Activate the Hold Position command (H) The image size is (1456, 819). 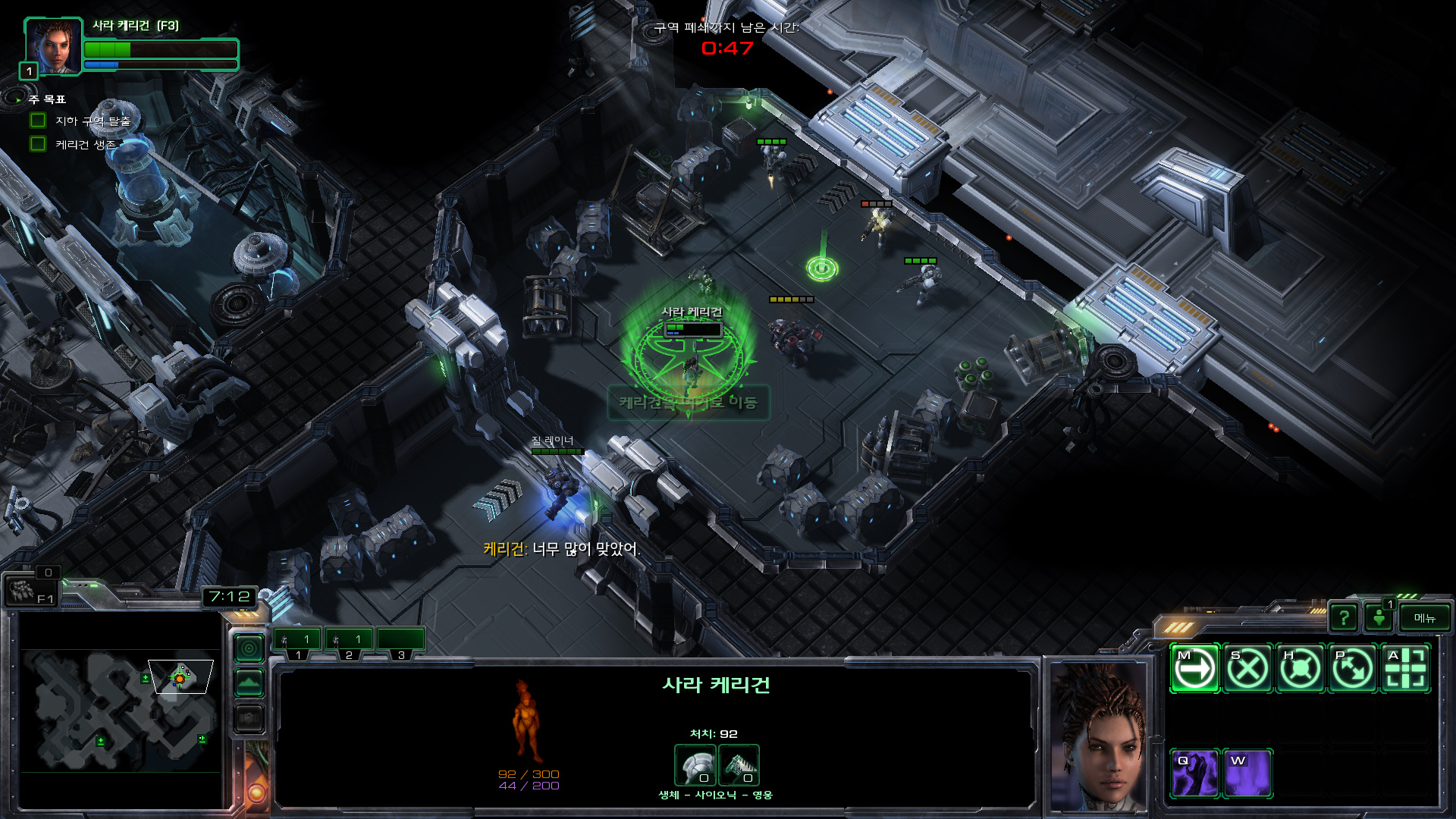tap(1300, 669)
